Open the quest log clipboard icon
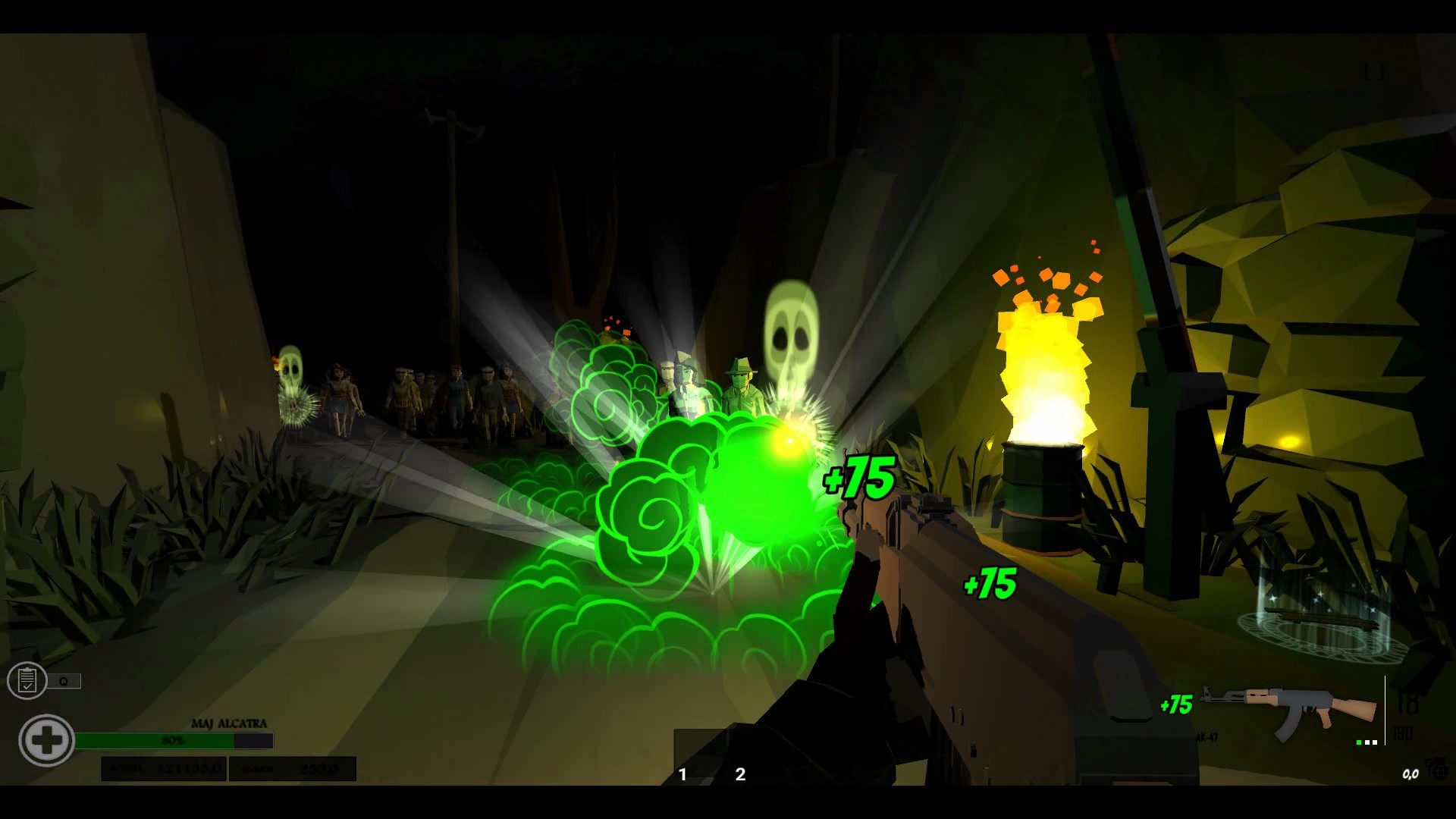The width and height of the screenshot is (1456, 819). click(28, 680)
